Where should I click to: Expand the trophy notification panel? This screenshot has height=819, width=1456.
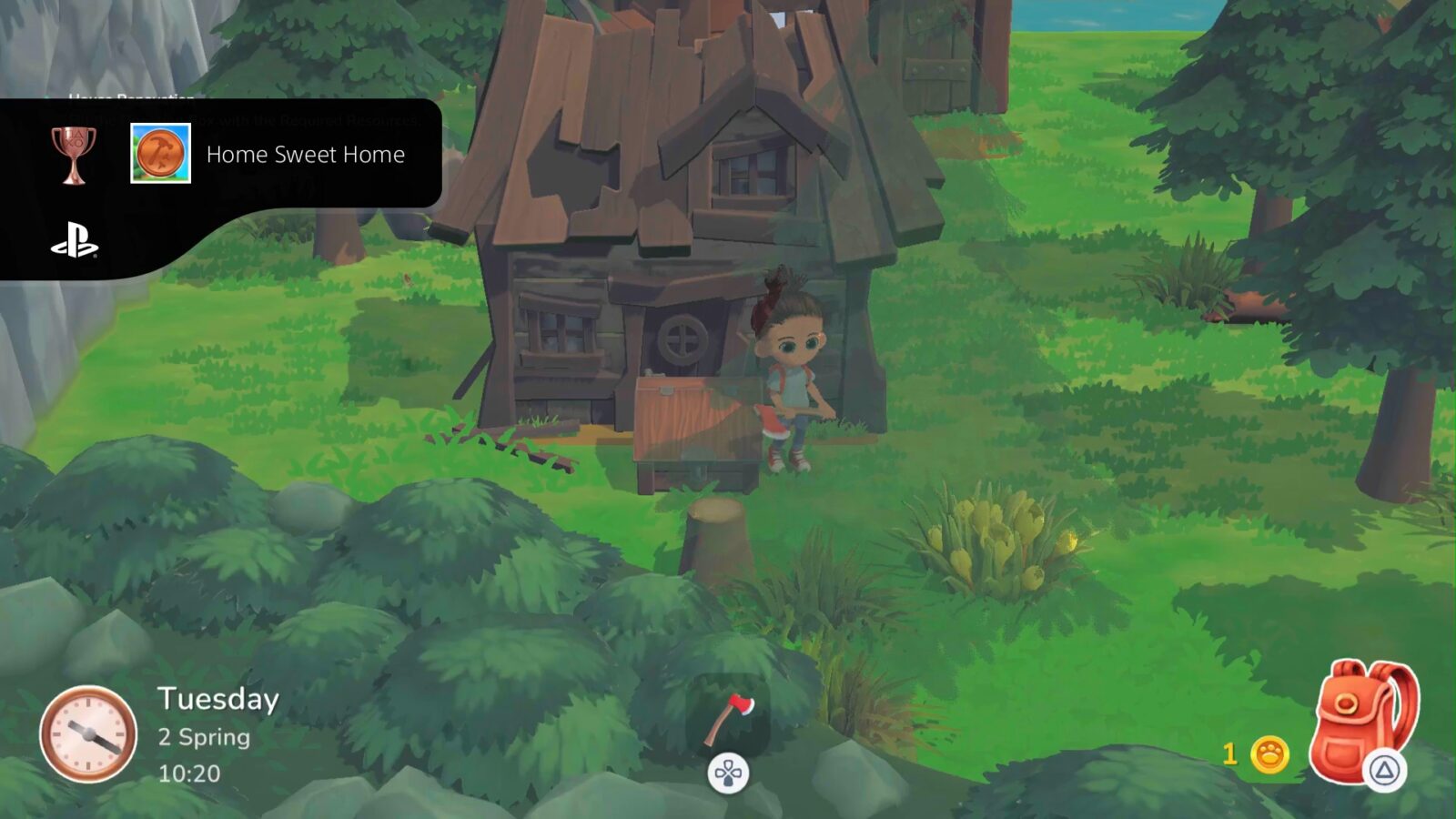click(223, 155)
